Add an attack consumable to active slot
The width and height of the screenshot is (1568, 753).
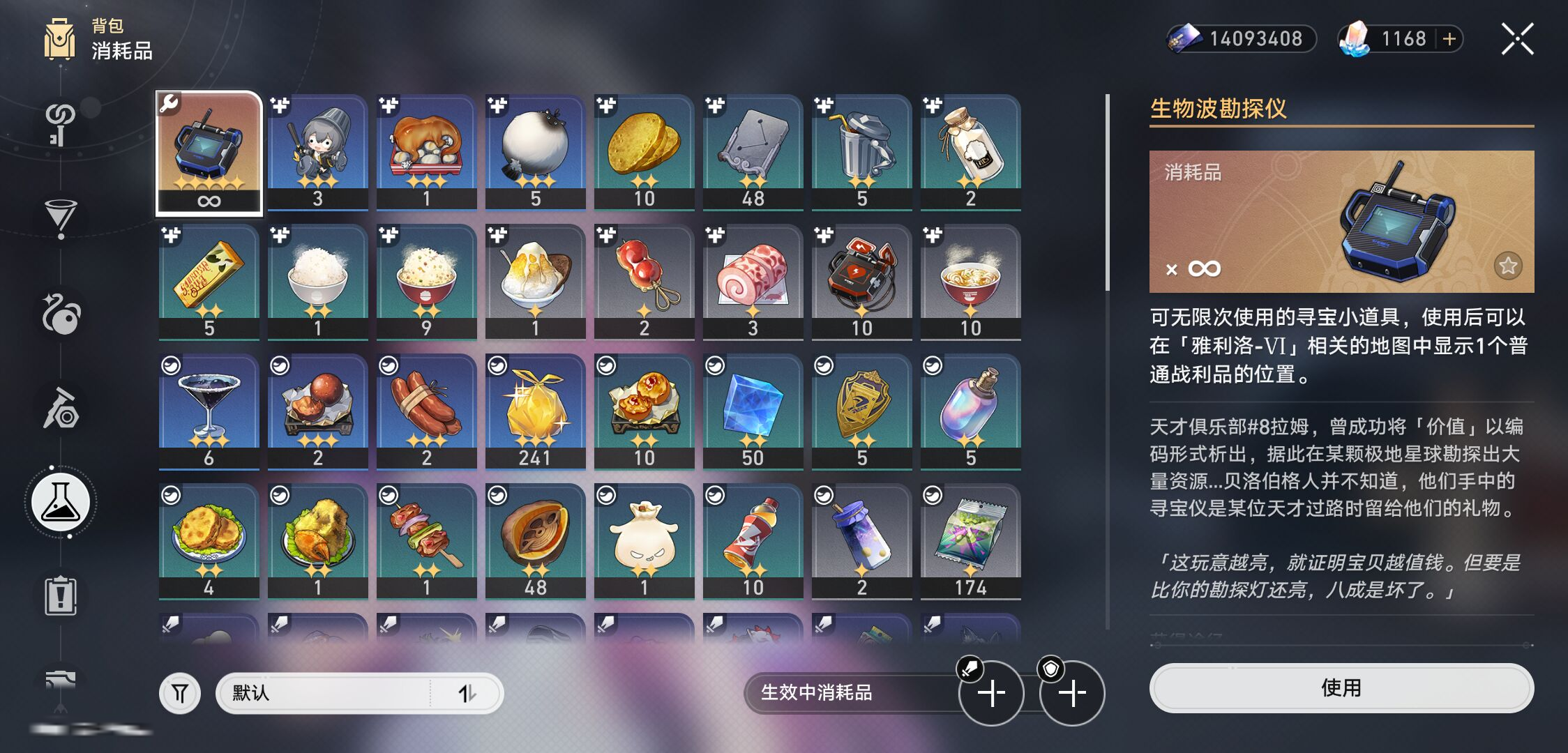(991, 693)
